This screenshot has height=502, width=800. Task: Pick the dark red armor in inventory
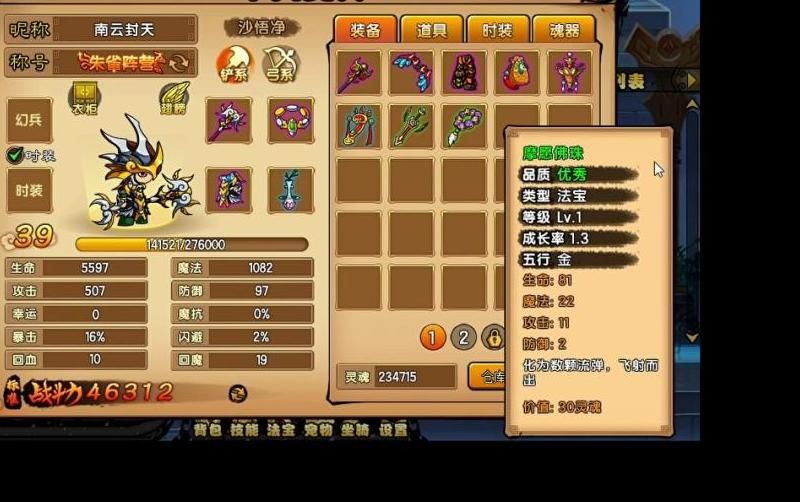click(464, 72)
